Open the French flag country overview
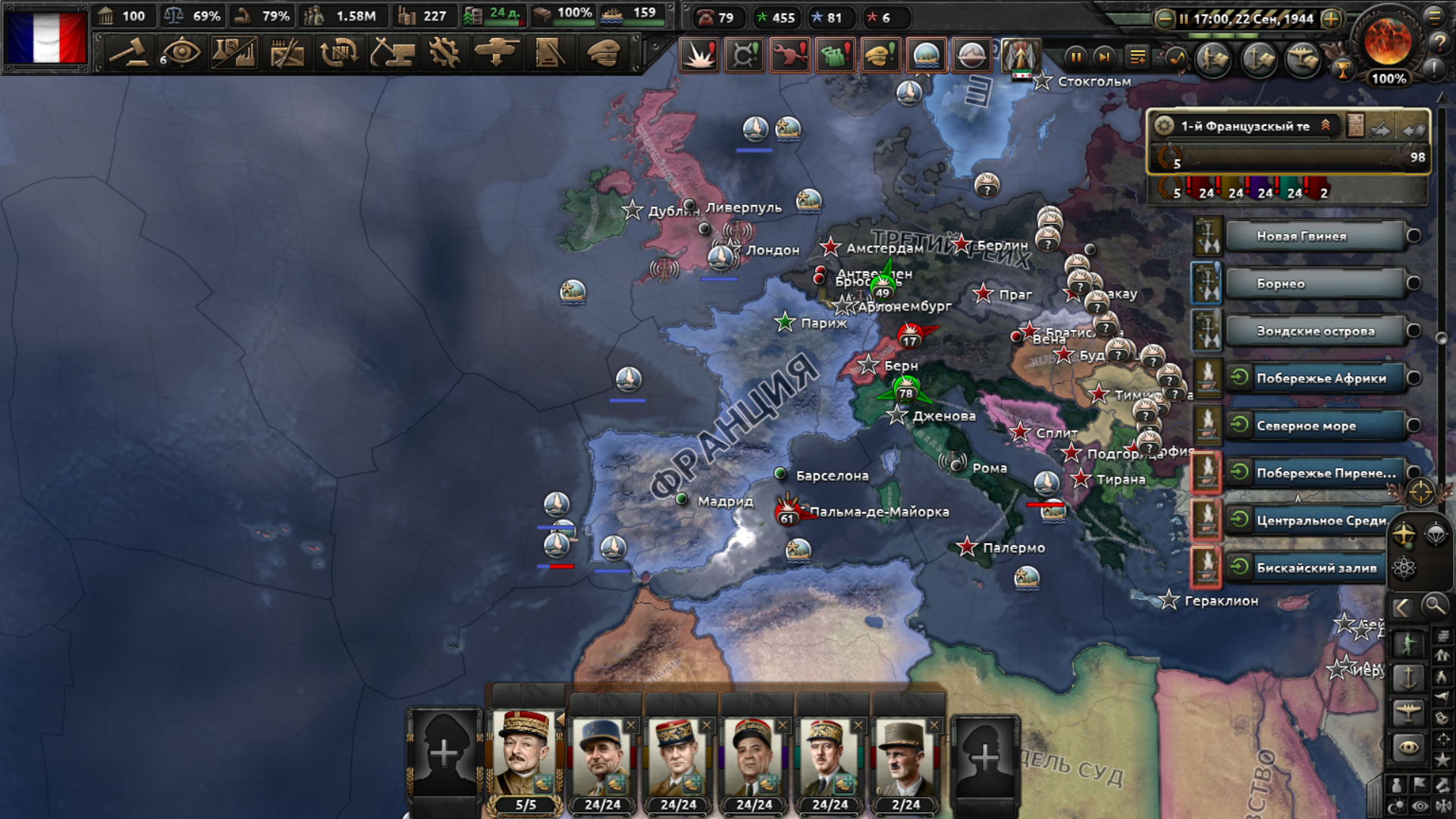Image resolution: width=1456 pixels, height=819 pixels. pyautogui.click(x=45, y=36)
